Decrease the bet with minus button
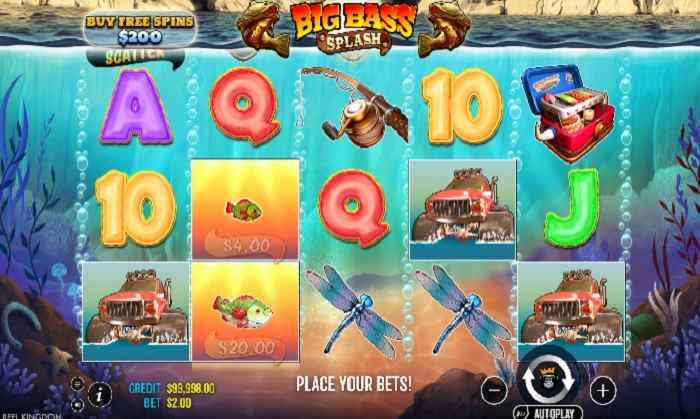The height and width of the screenshot is (419, 700). 494,387
